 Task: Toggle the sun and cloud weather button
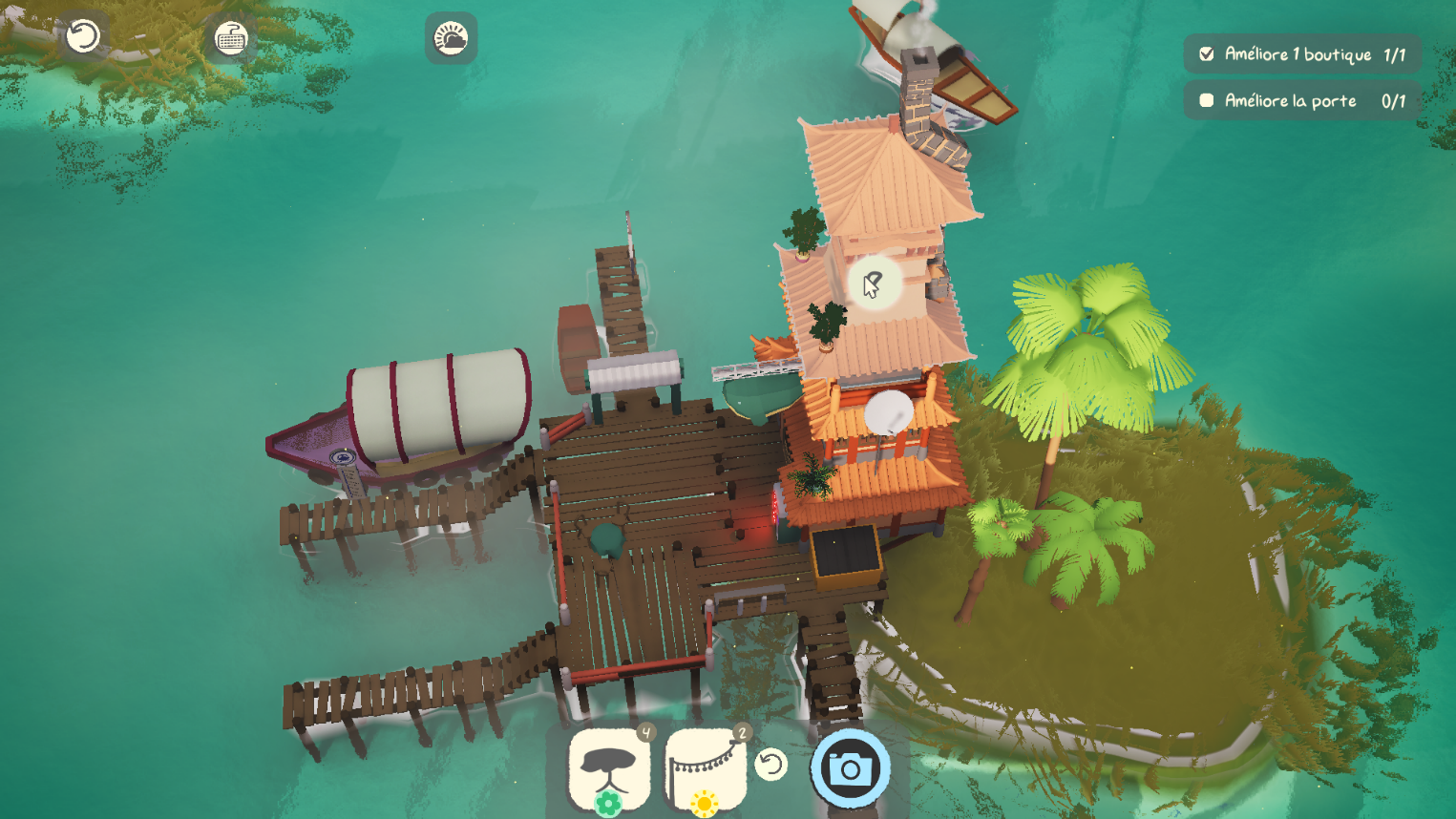coord(451,38)
